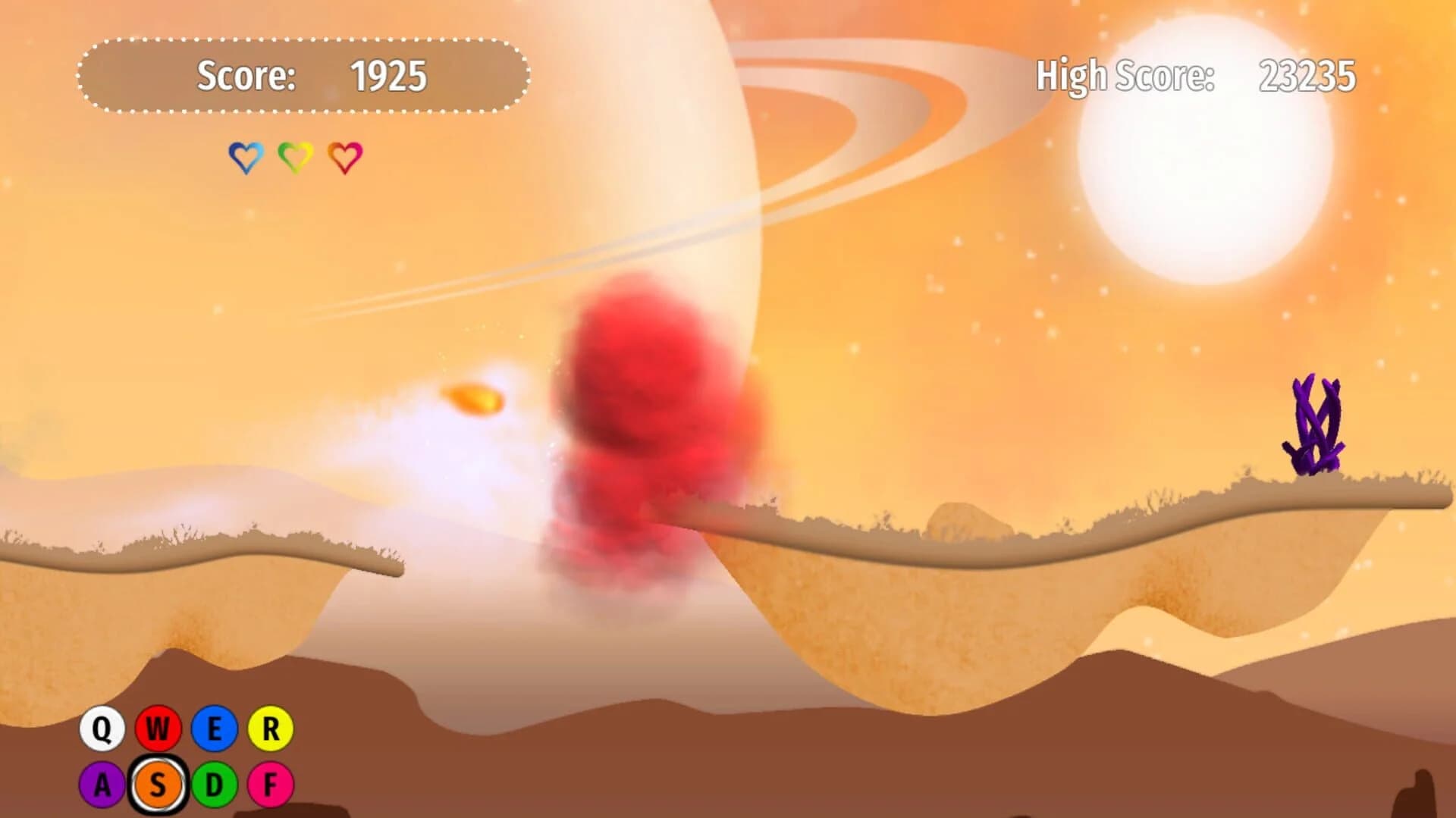Click the High Score label

(x=1126, y=76)
